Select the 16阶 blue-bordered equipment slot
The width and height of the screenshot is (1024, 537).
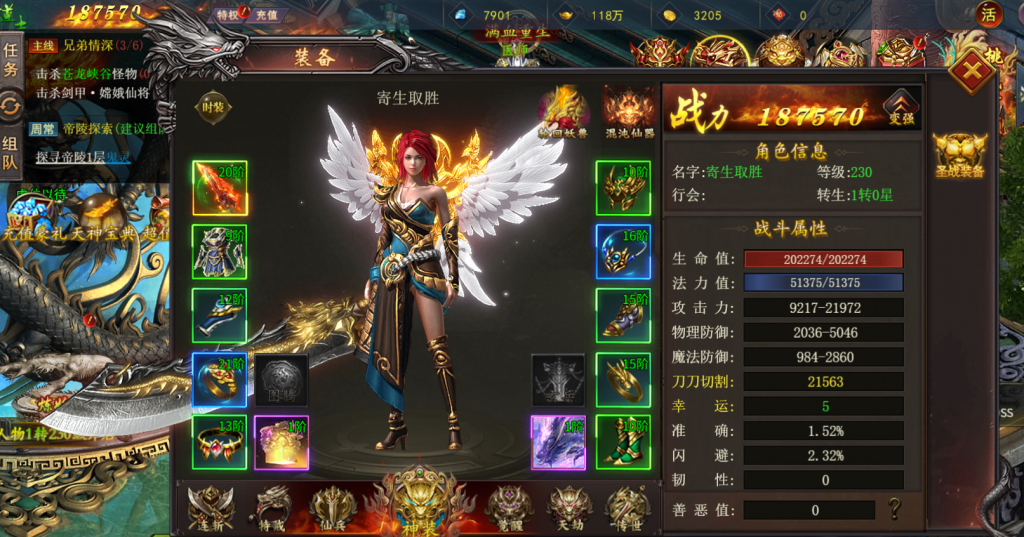coord(623,251)
